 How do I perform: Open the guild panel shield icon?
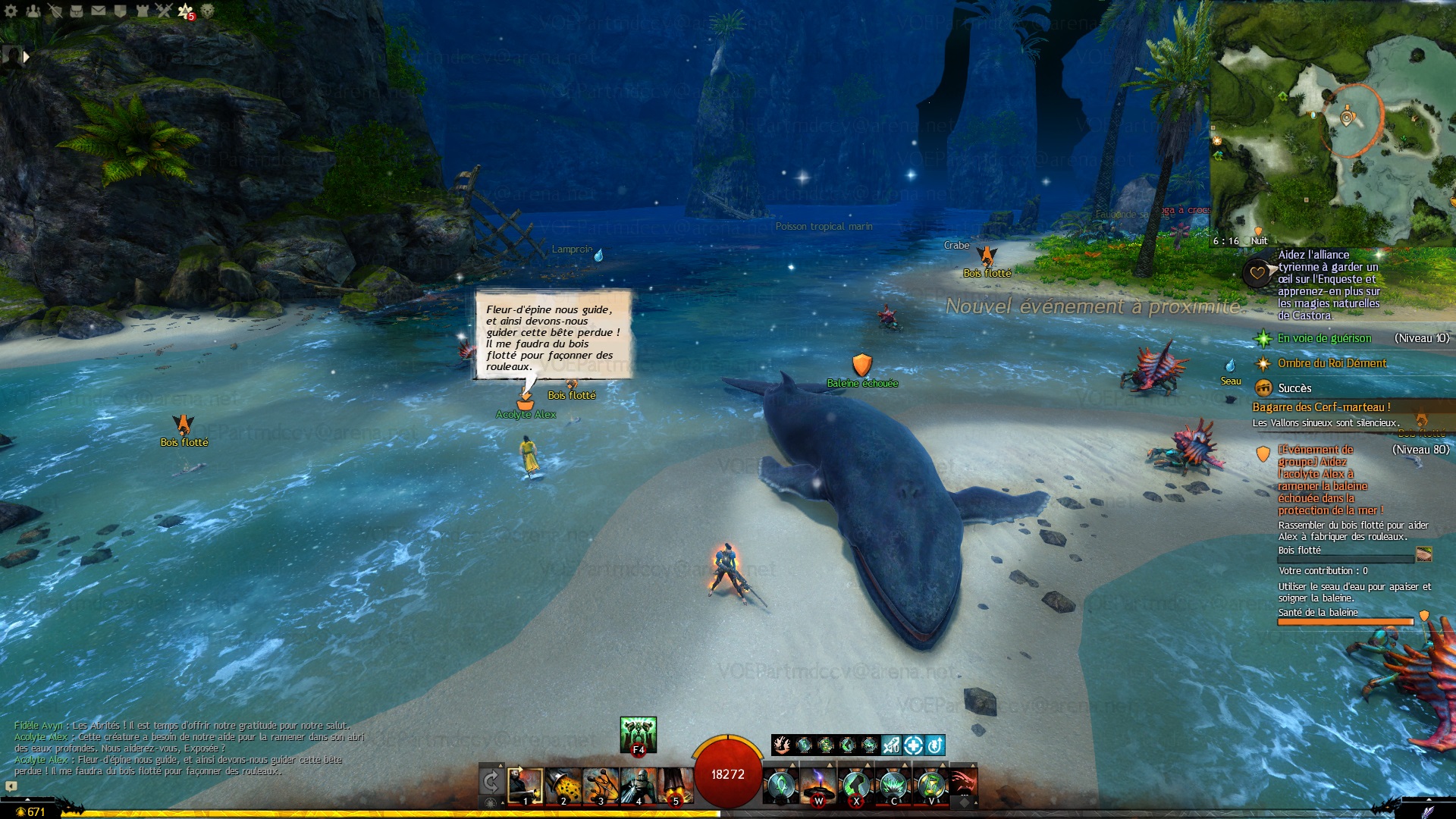click(120, 11)
